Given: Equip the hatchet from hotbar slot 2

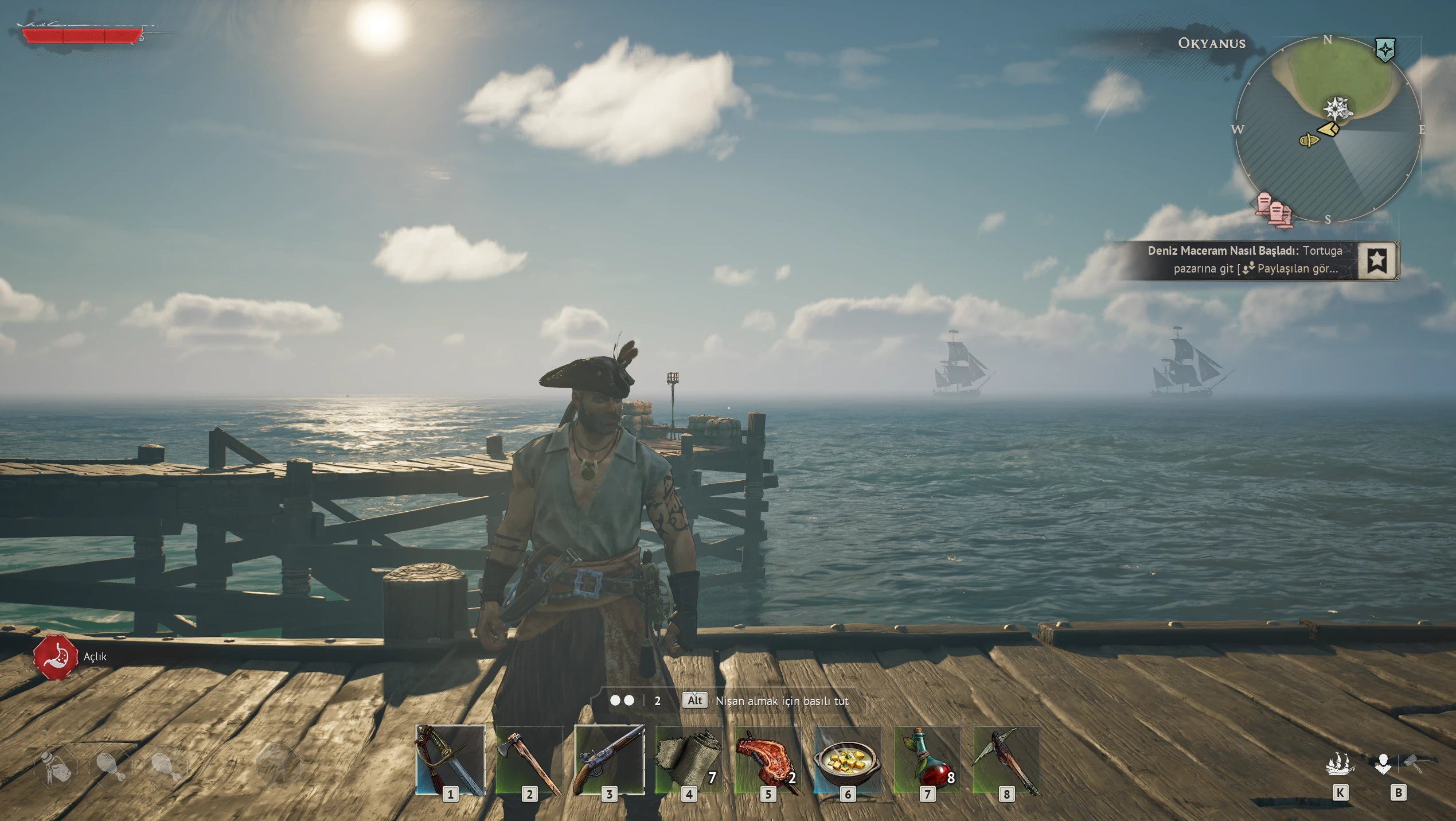Looking at the screenshot, I should [529, 760].
